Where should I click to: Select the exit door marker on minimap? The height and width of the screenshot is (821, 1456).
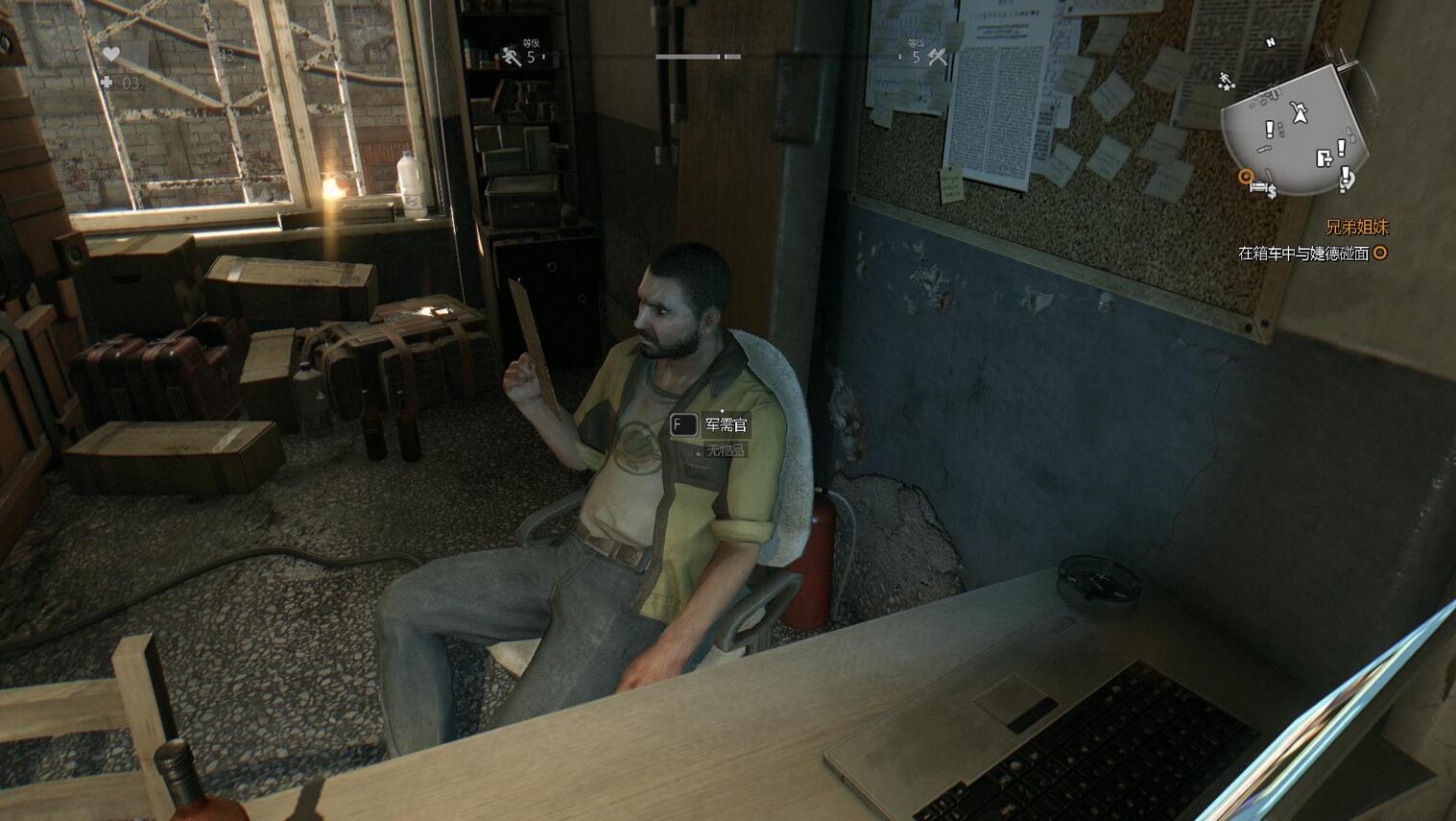1324,158
